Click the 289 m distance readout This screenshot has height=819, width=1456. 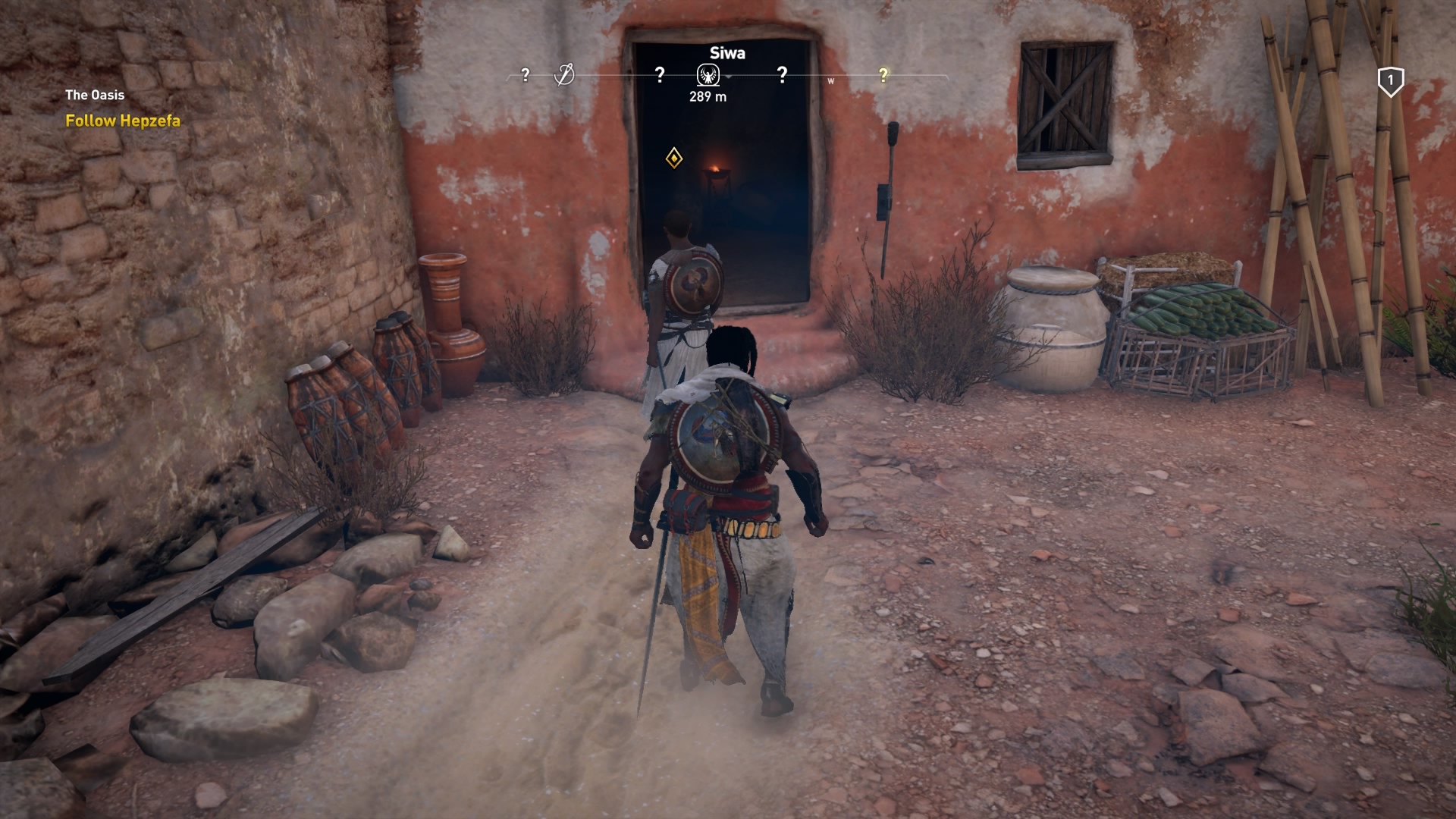tap(708, 96)
